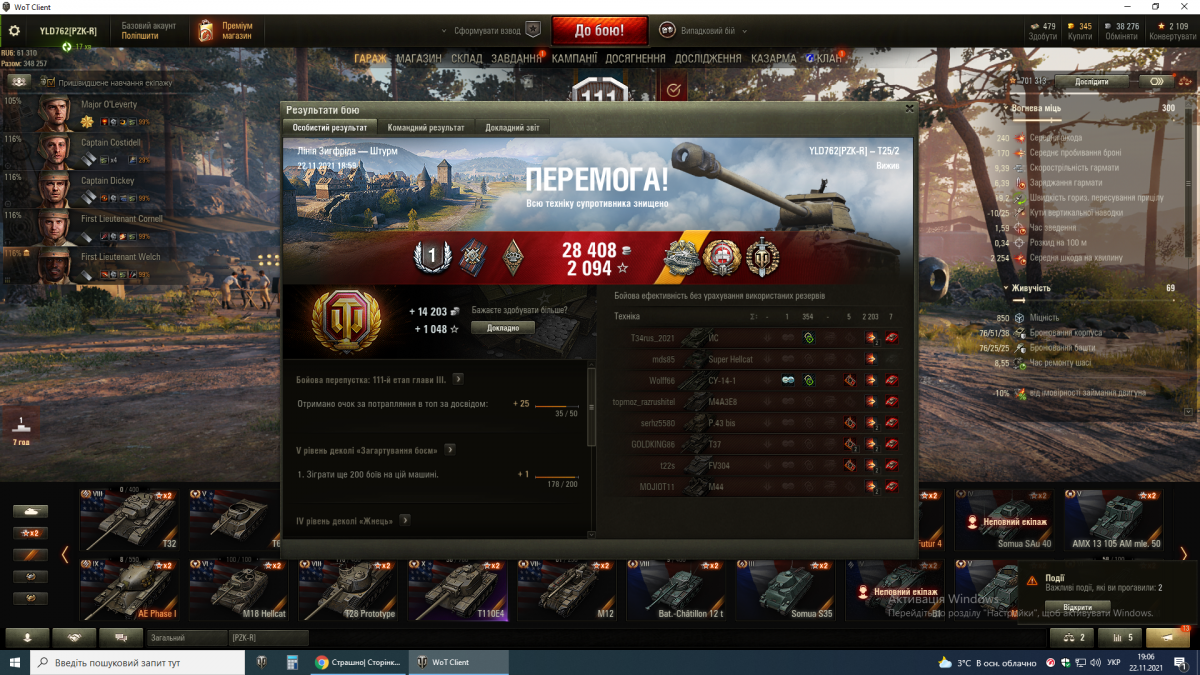Close the battle results window

coord(909,109)
